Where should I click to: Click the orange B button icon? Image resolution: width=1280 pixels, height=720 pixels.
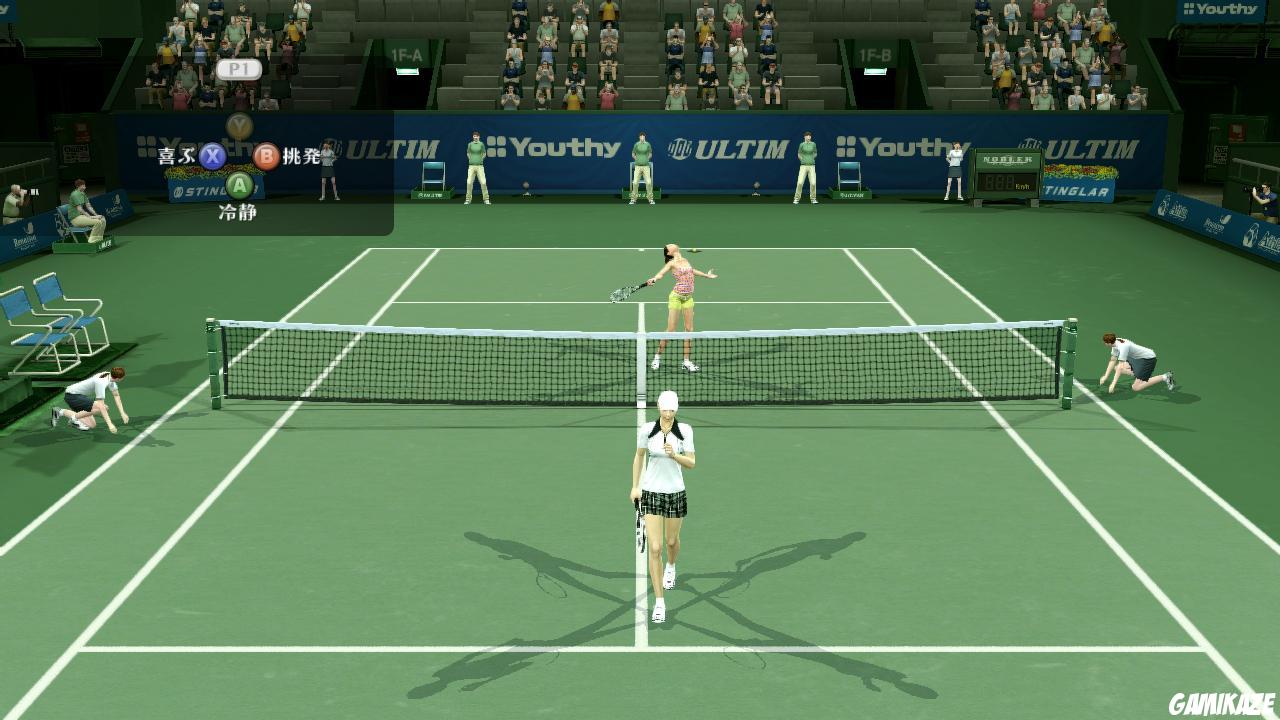[x=266, y=156]
